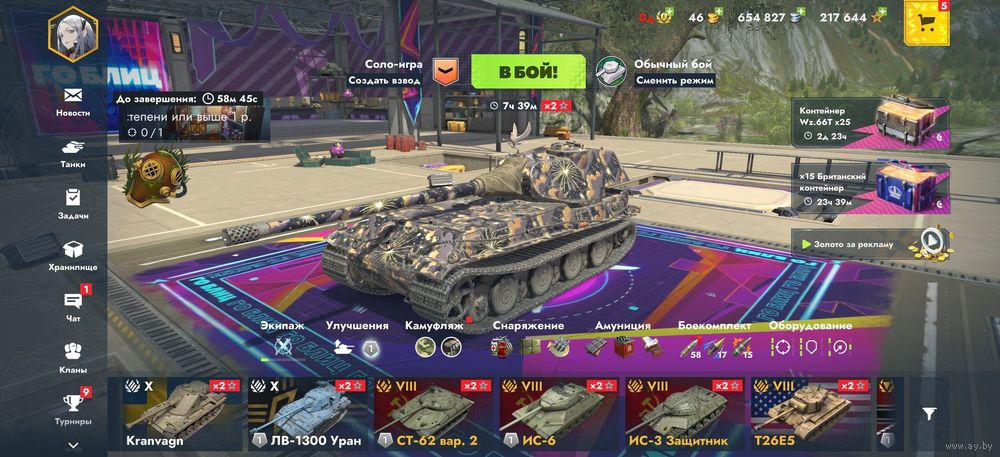Open the Британский контейнер offer
Screen dimensions: 1000x457
(x=870, y=189)
